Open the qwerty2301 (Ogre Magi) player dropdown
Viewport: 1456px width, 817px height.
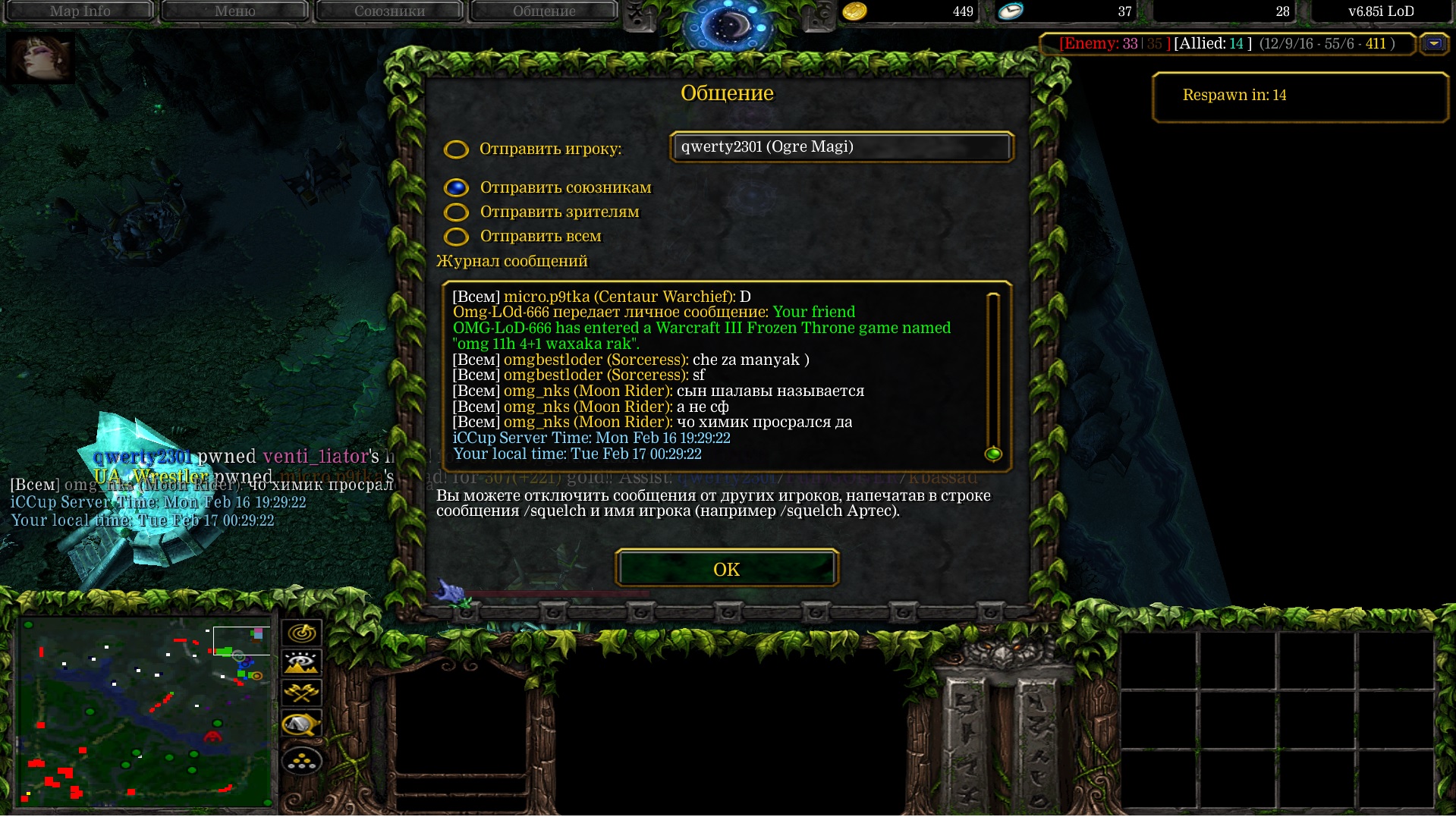click(841, 147)
